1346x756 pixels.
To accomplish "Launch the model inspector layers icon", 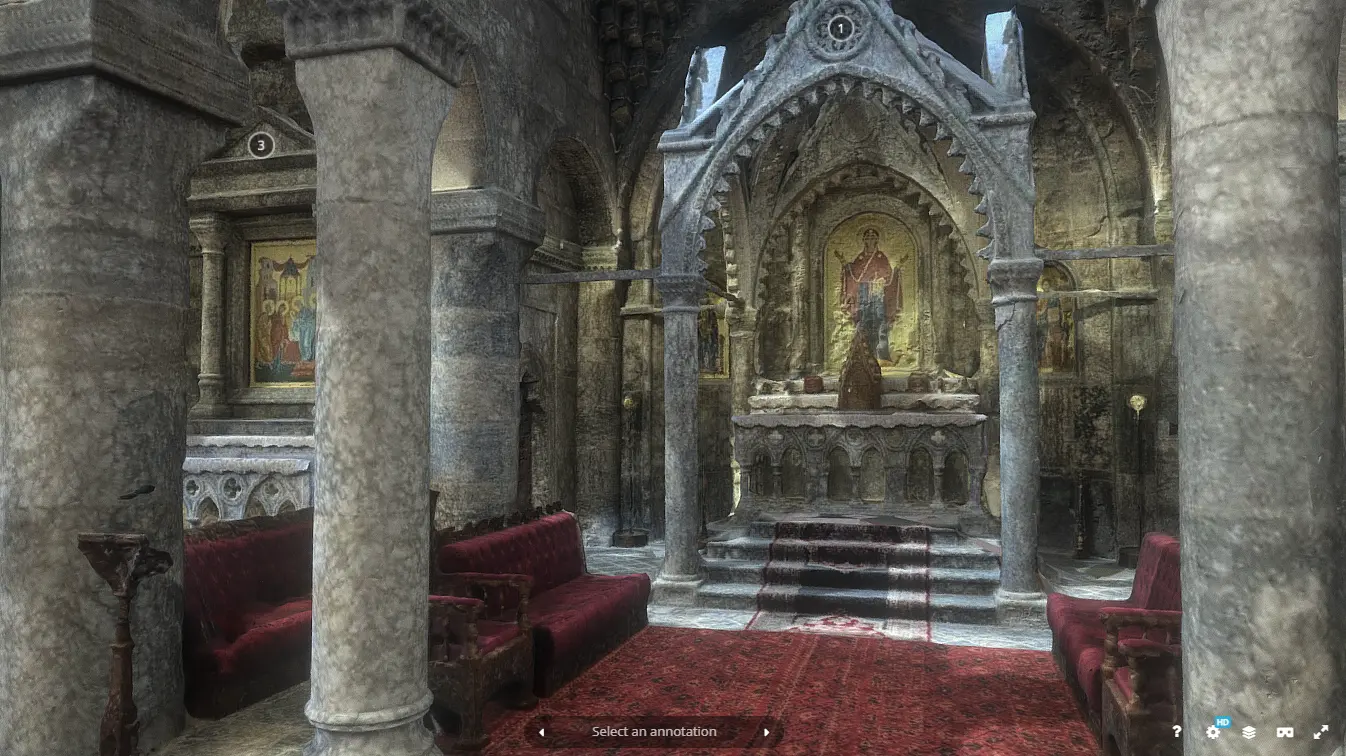I will pyautogui.click(x=1250, y=733).
